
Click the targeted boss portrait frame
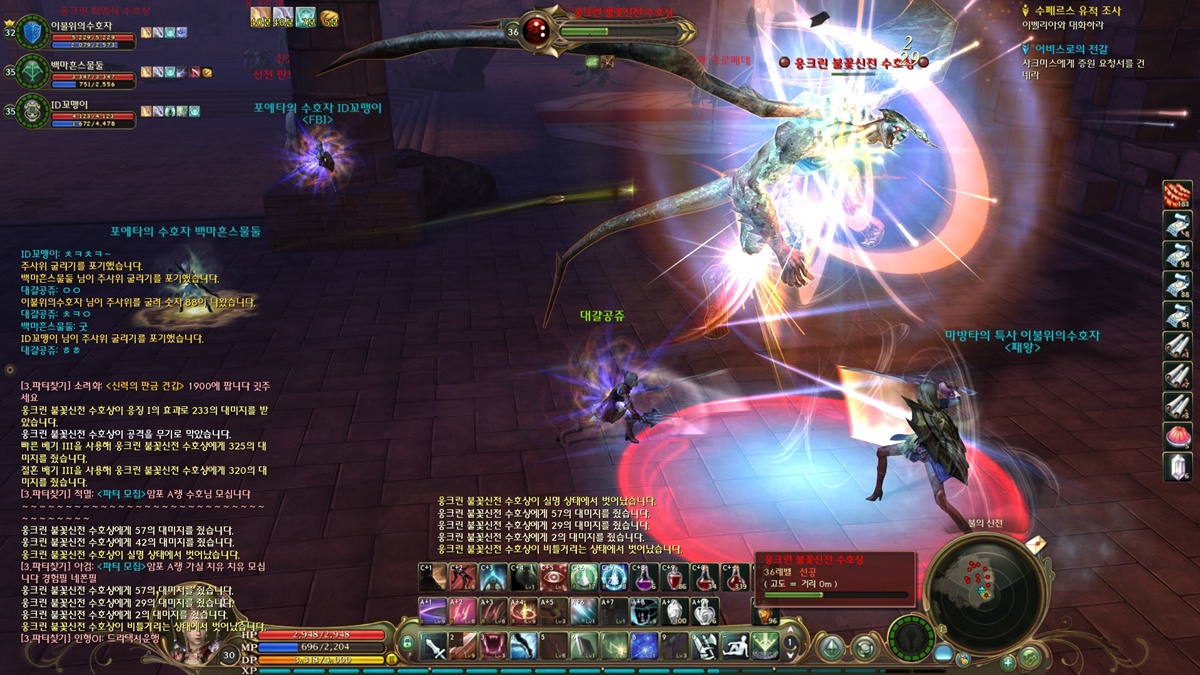[x=539, y=30]
